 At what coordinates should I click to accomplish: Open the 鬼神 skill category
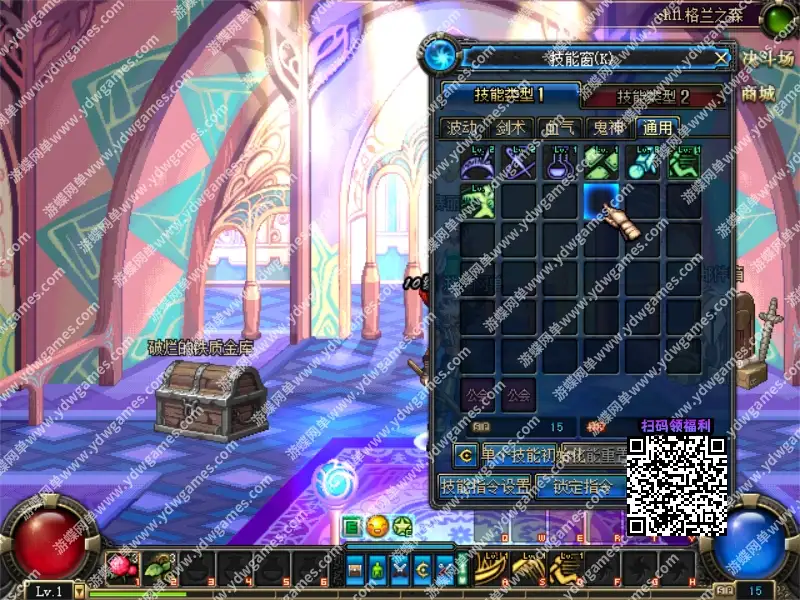click(608, 128)
